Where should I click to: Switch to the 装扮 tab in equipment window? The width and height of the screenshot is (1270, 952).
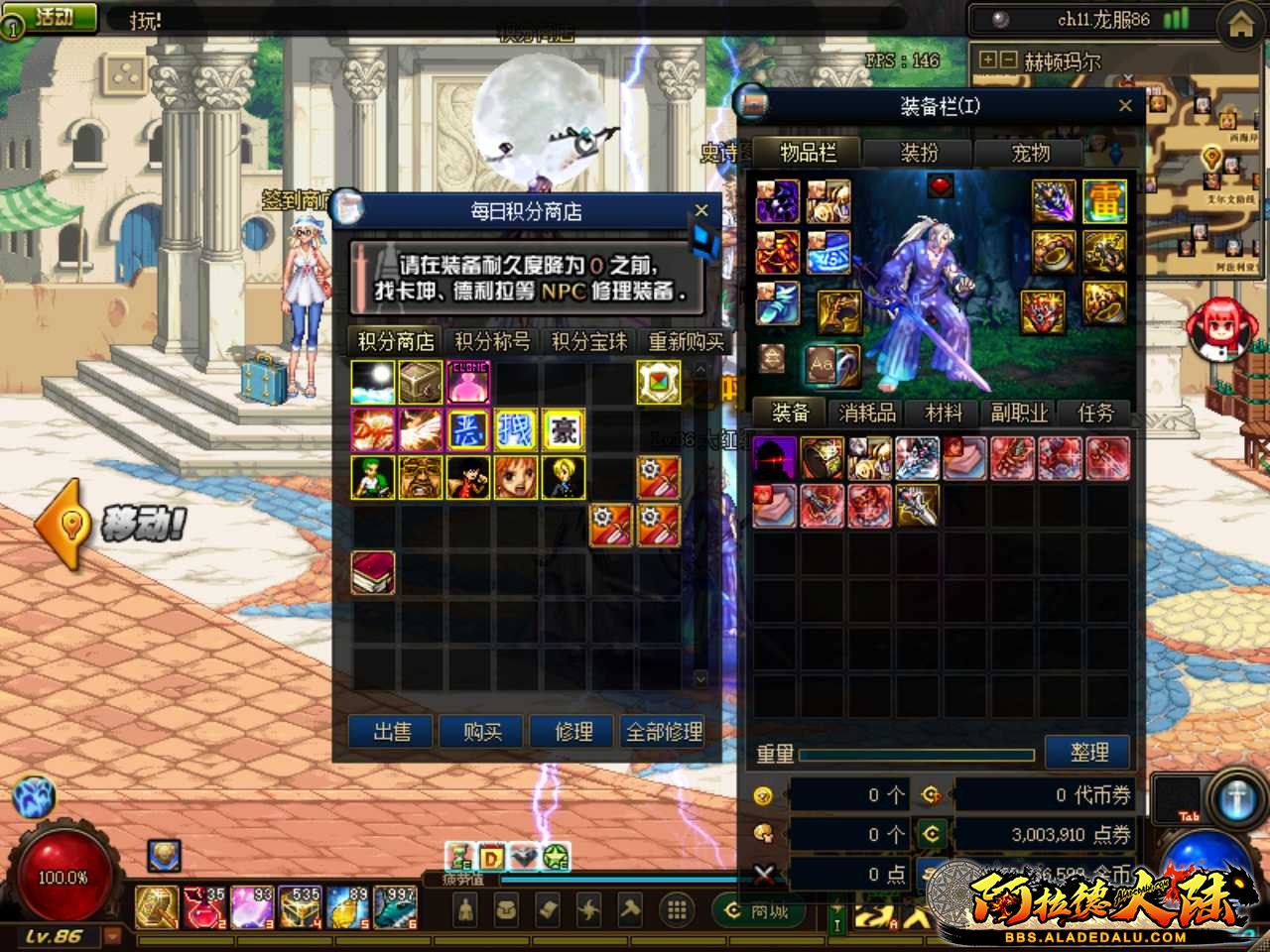click(916, 154)
